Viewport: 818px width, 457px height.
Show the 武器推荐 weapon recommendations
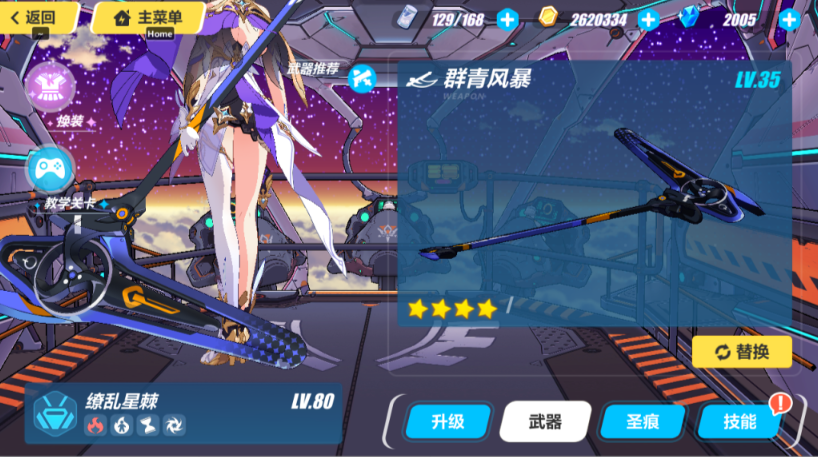click(x=361, y=74)
